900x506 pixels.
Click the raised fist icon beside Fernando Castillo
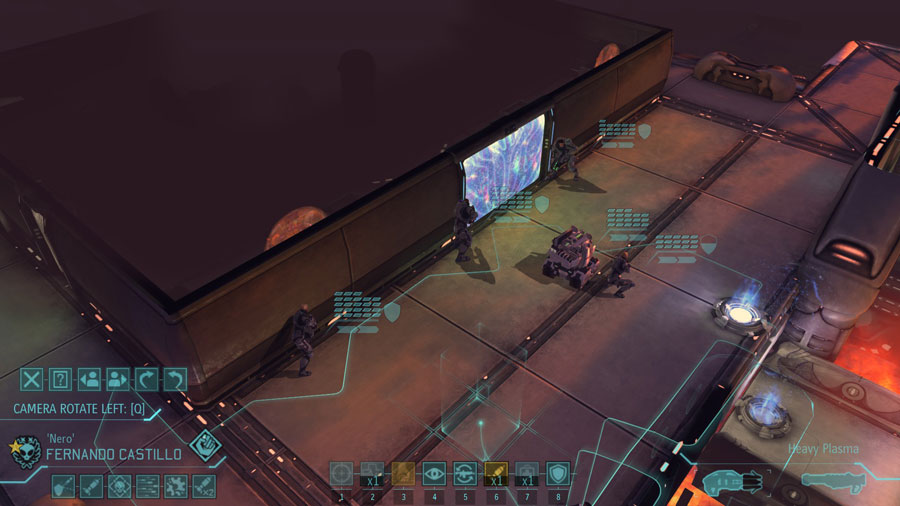tap(205, 446)
